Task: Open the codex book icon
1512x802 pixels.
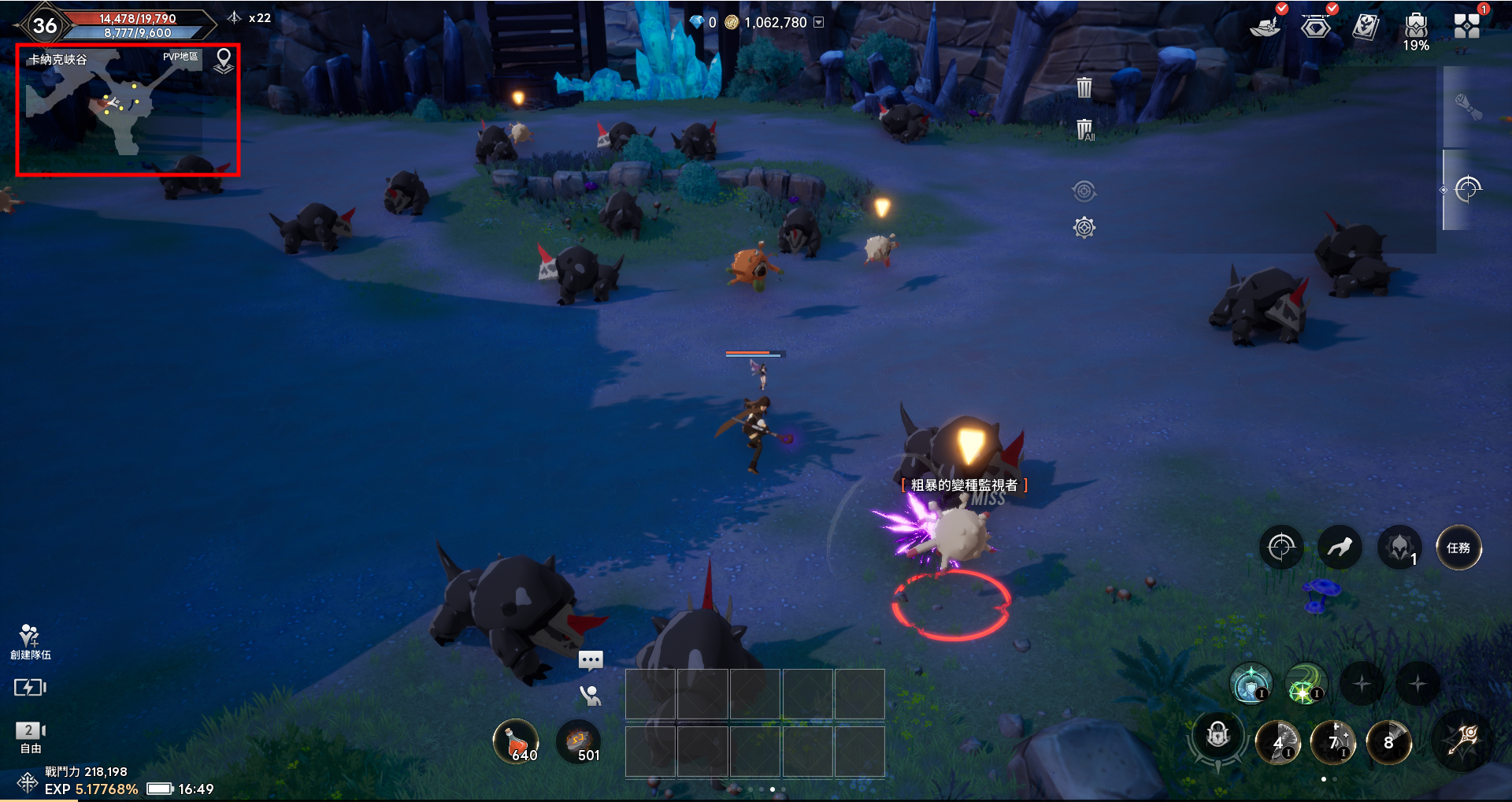Action: [1366, 27]
